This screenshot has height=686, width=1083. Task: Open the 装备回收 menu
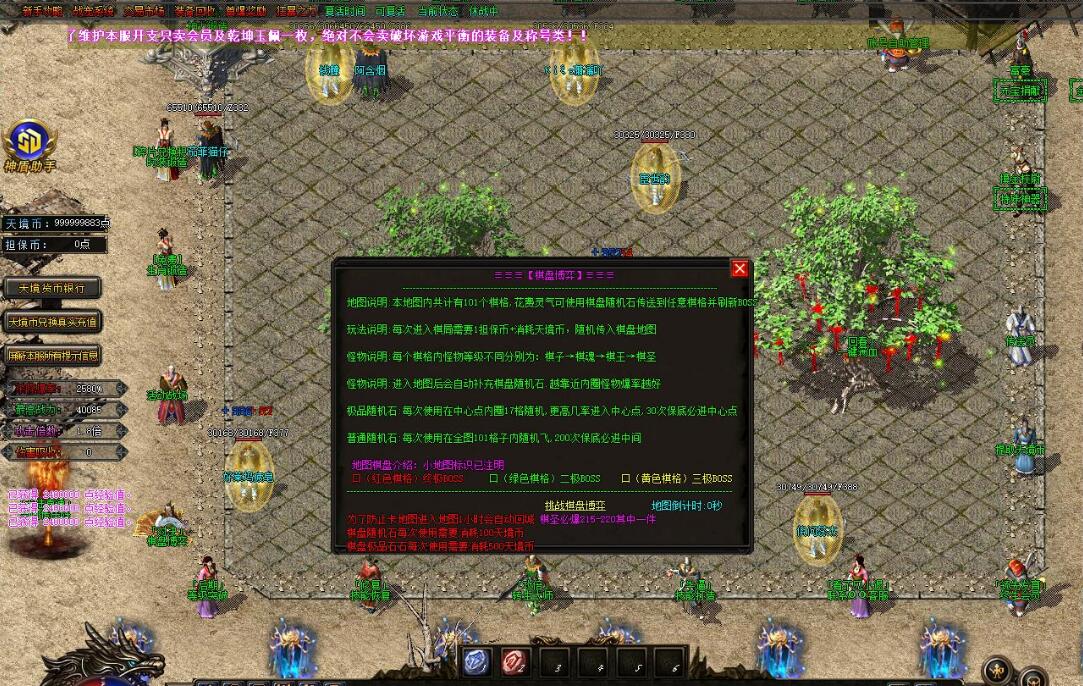coord(194,12)
